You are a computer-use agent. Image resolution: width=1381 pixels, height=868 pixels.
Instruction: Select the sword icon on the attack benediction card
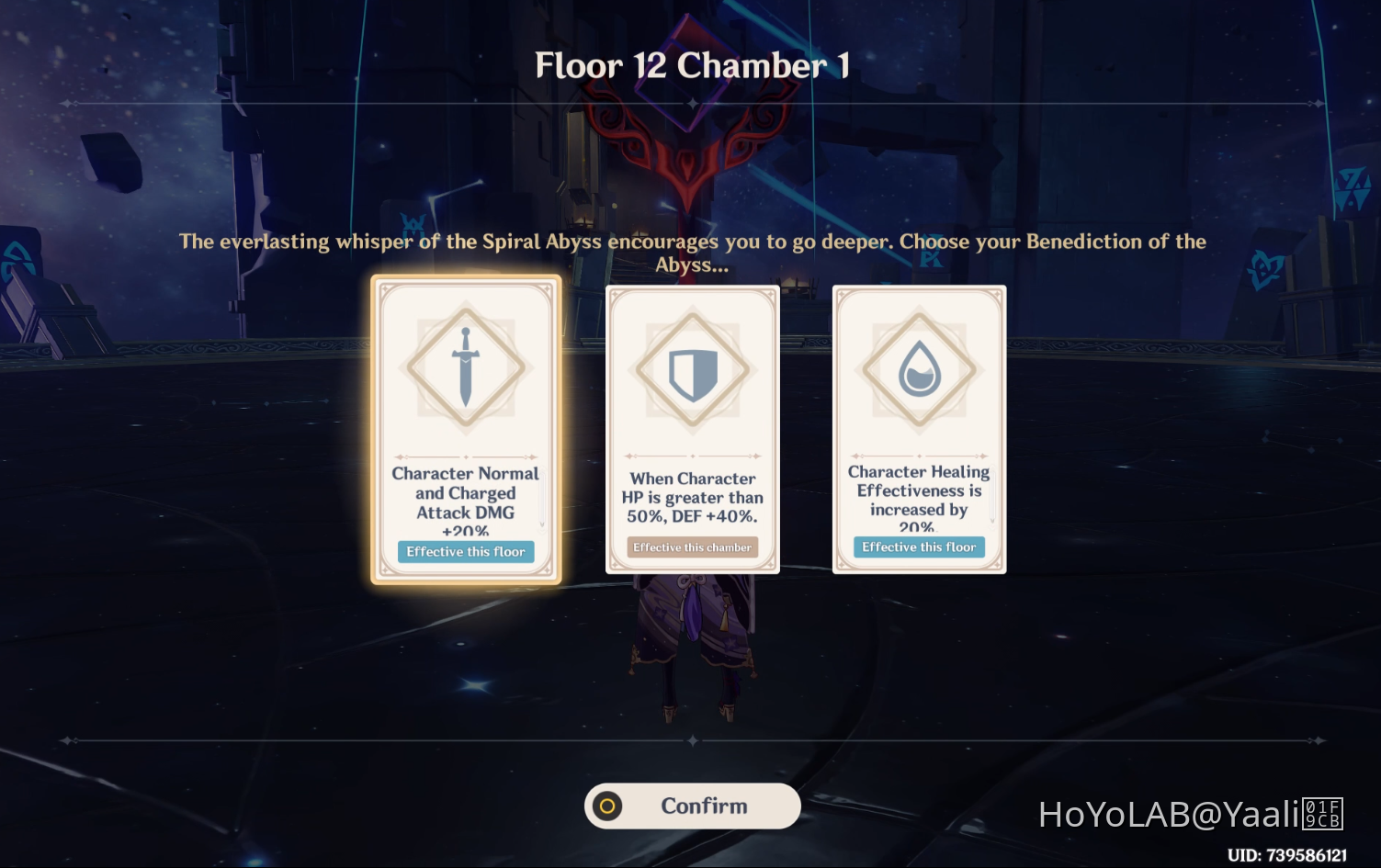(x=466, y=367)
